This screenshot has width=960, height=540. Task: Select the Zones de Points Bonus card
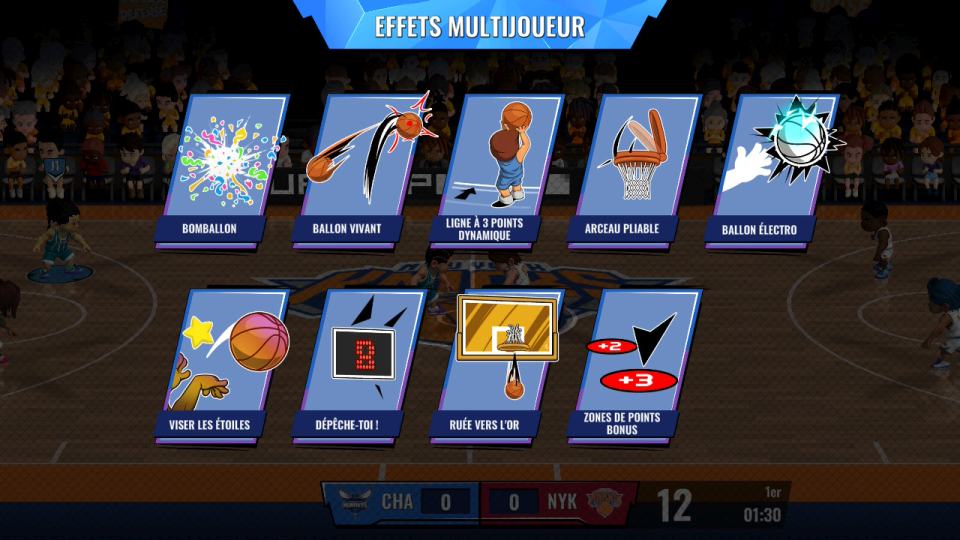630,363
